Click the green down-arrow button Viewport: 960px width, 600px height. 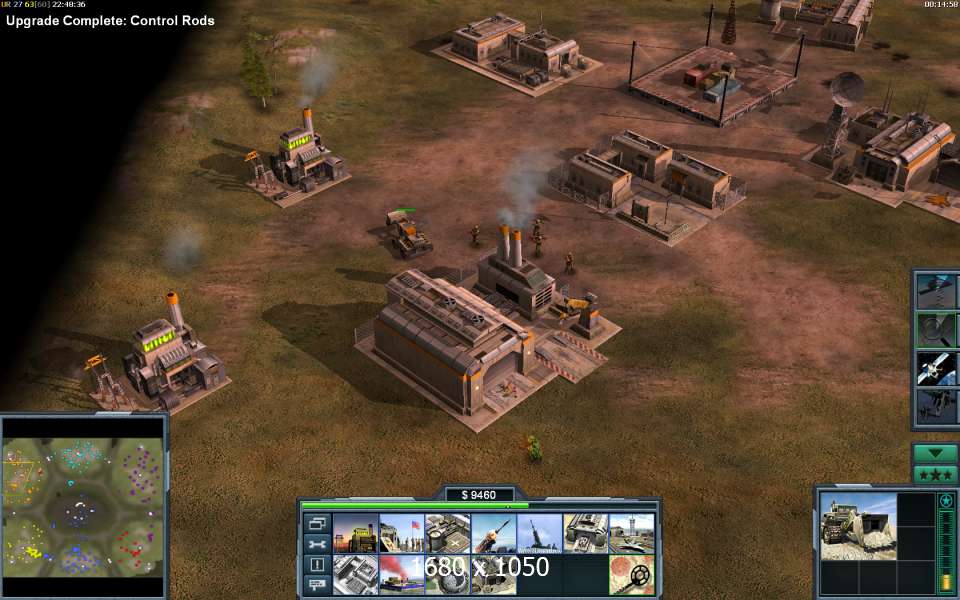click(x=936, y=452)
